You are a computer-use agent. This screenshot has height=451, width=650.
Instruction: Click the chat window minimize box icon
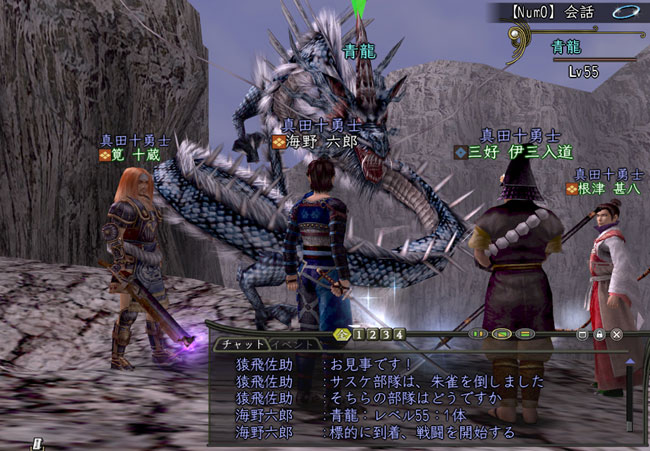583,334
